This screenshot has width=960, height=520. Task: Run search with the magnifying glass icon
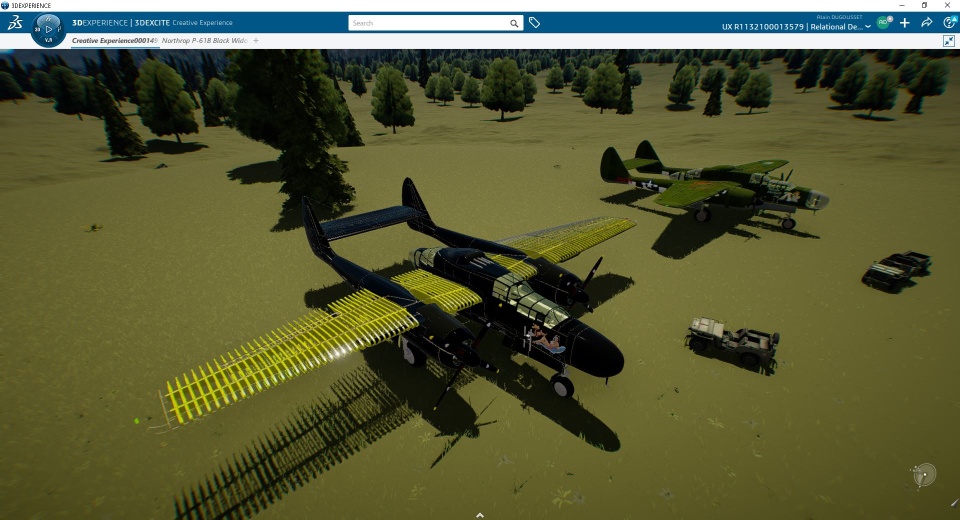[515, 22]
